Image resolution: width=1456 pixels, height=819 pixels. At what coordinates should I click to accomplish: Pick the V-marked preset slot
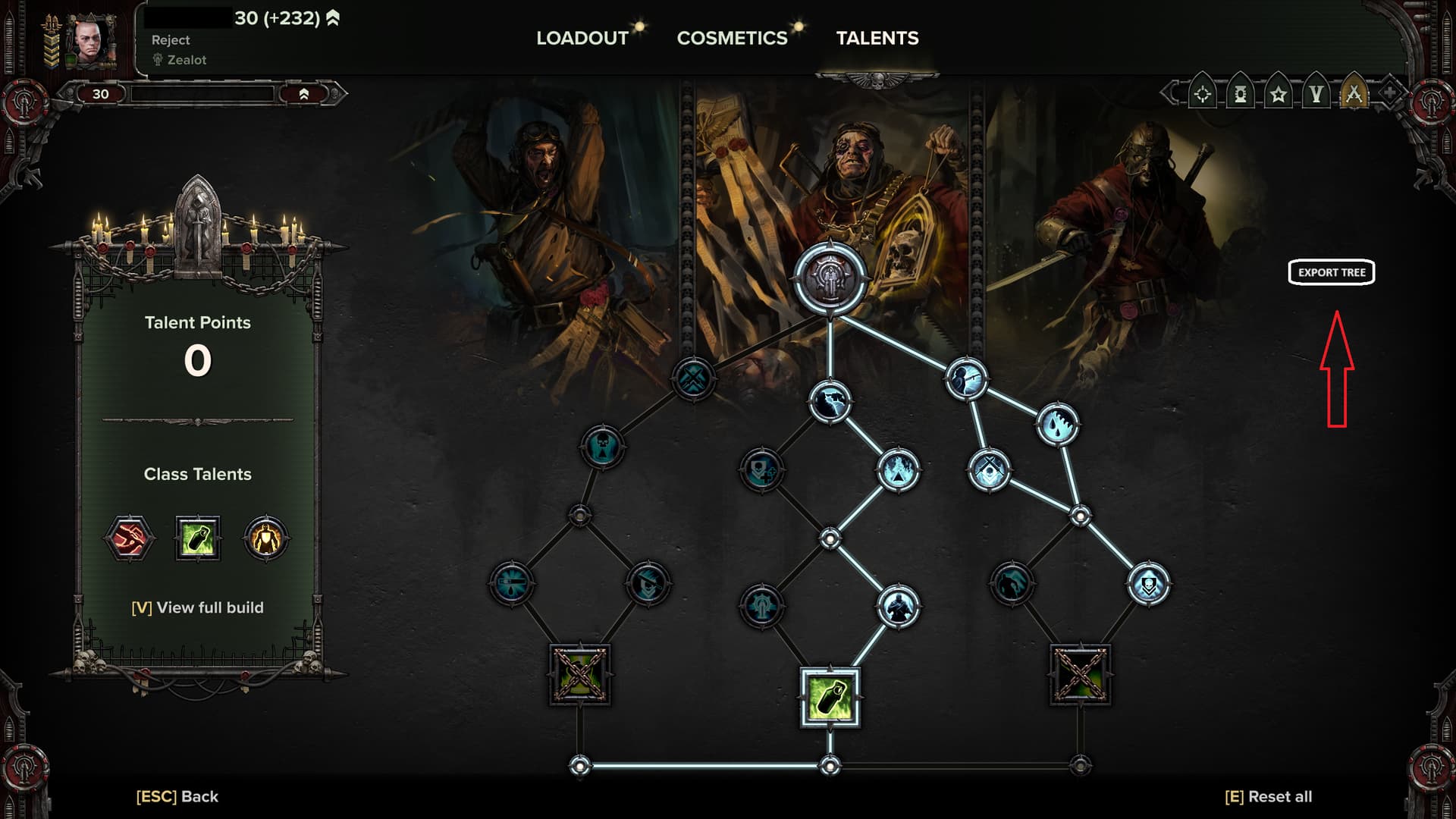coord(1316,94)
